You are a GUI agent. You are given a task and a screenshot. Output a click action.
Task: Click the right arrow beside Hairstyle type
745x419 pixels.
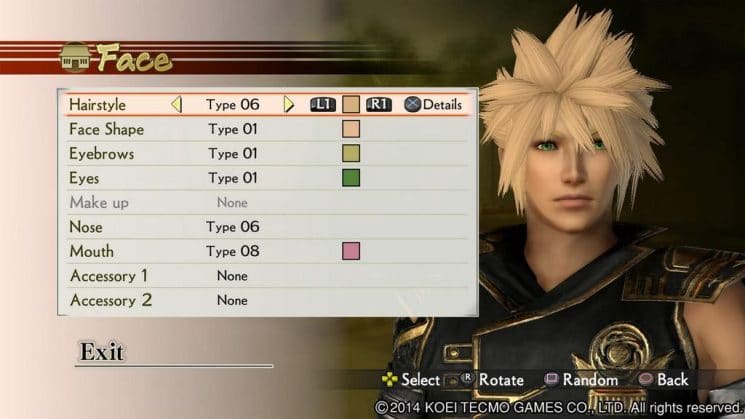pyautogui.click(x=289, y=104)
